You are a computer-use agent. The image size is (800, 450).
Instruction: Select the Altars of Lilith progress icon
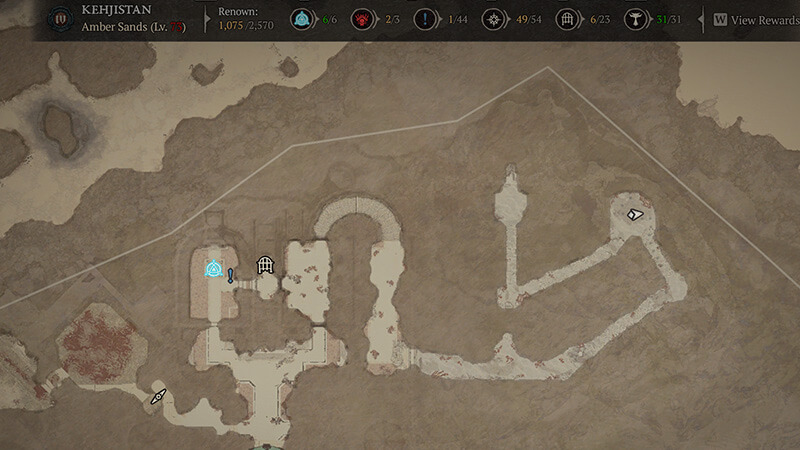634,19
